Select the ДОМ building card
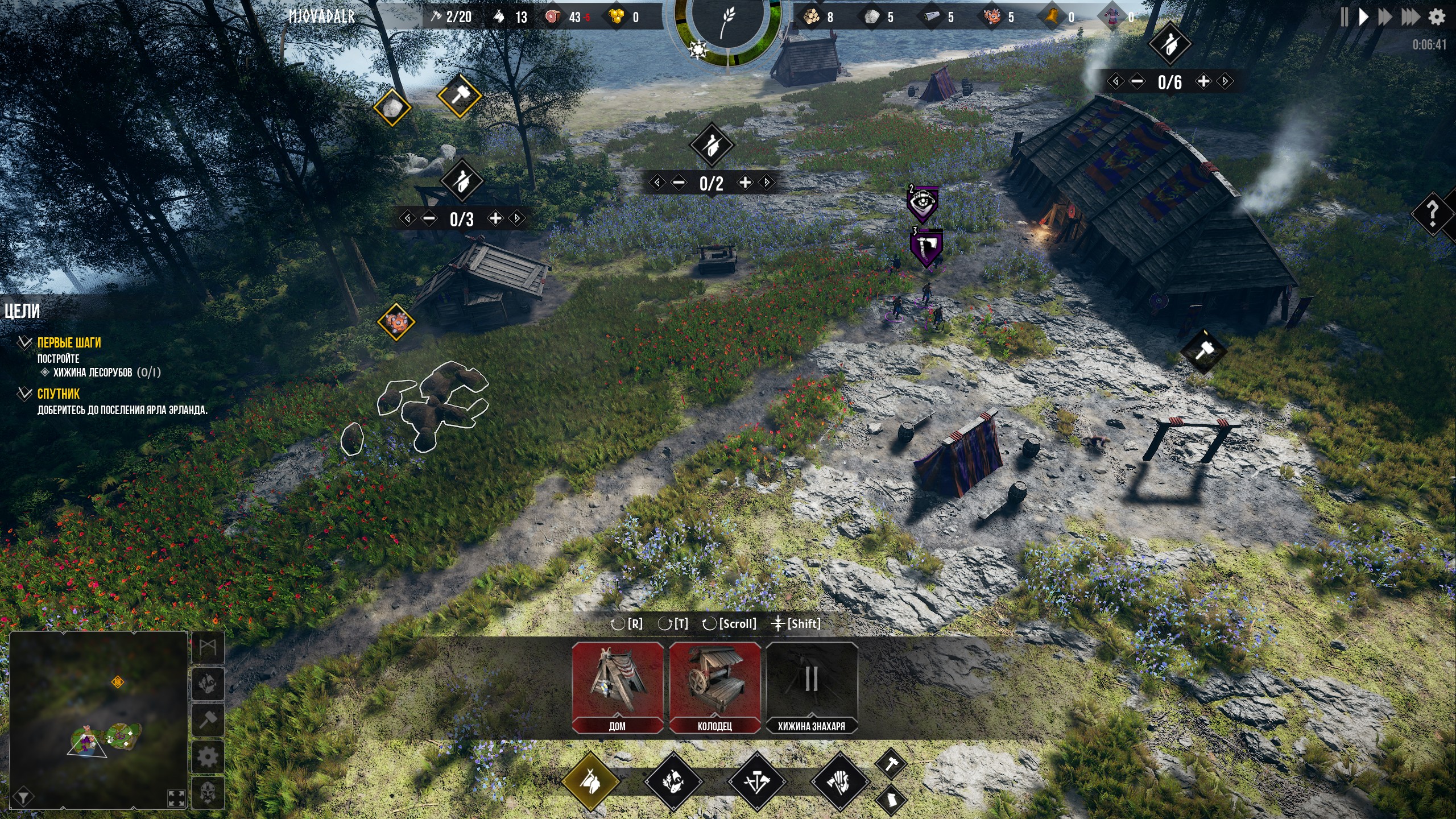 click(x=617, y=687)
